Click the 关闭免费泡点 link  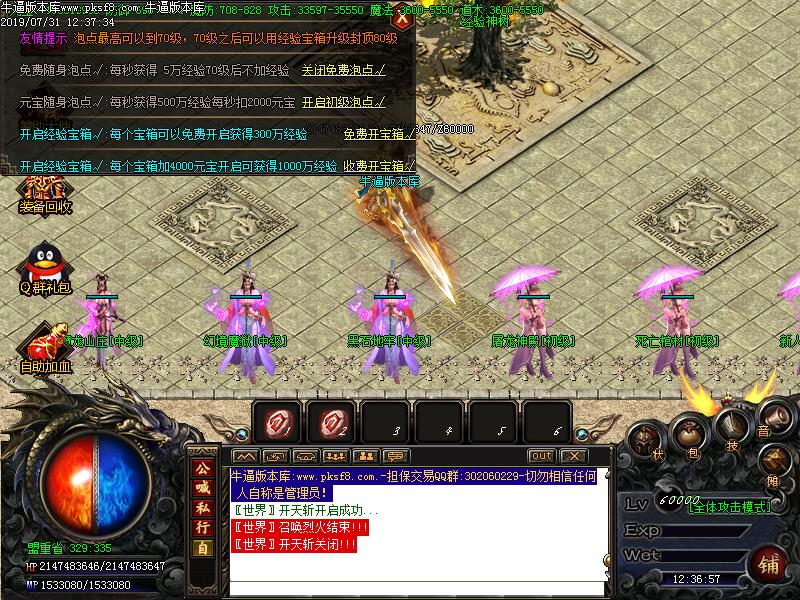(343, 71)
